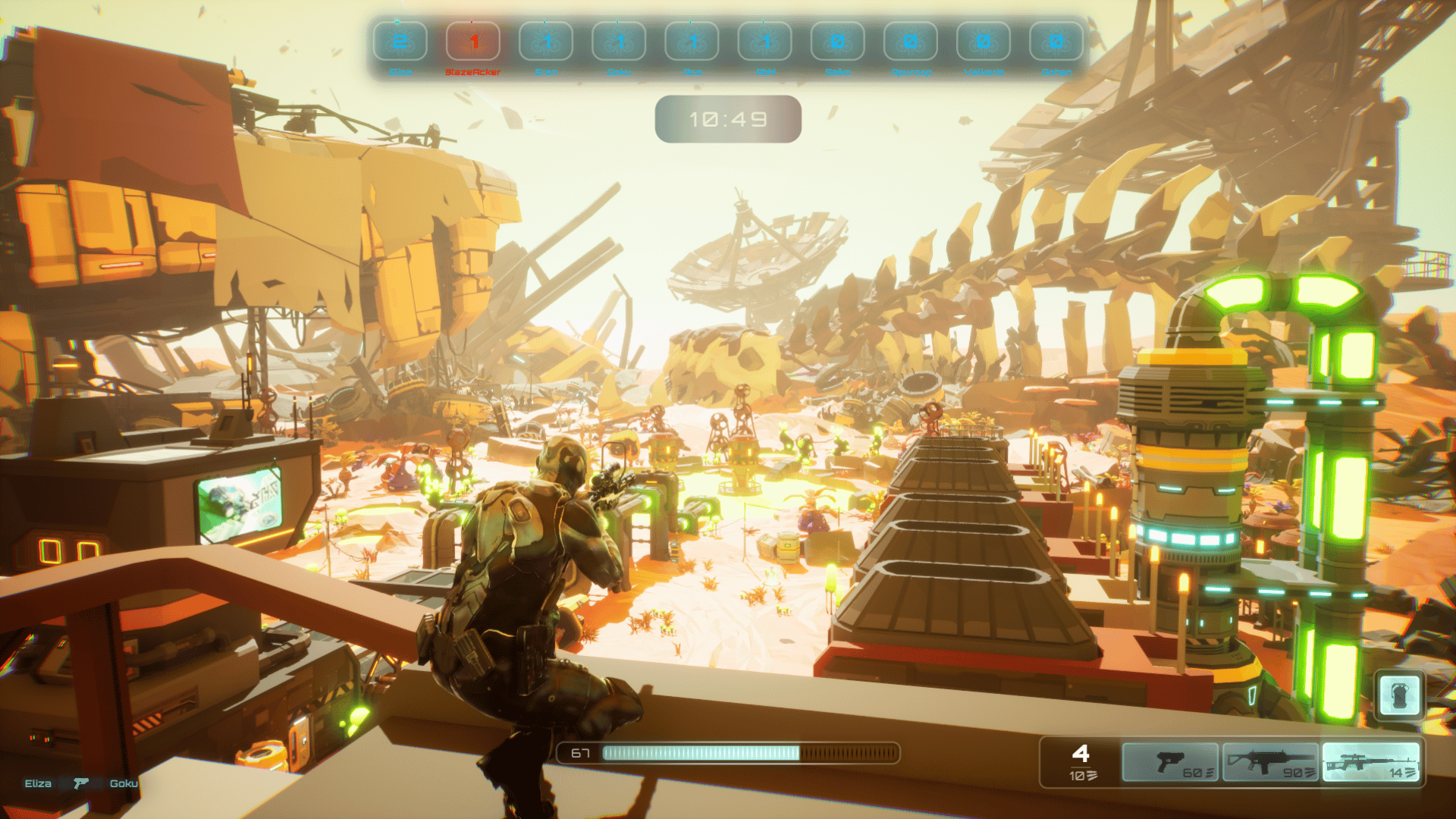Click the grenade count showing 4
This screenshot has height=819, width=1456.
(x=1082, y=755)
